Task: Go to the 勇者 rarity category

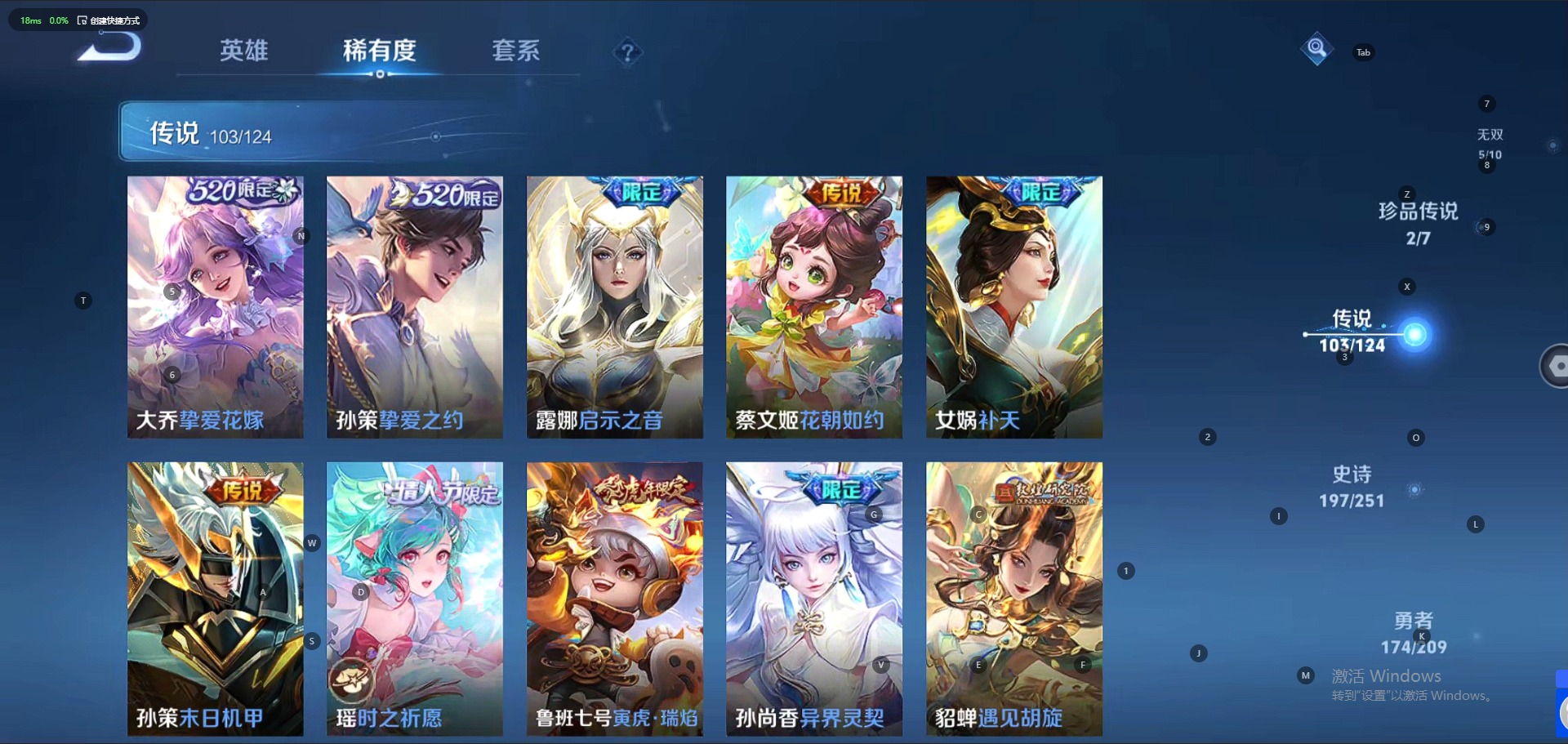Action: click(1414, 633)
